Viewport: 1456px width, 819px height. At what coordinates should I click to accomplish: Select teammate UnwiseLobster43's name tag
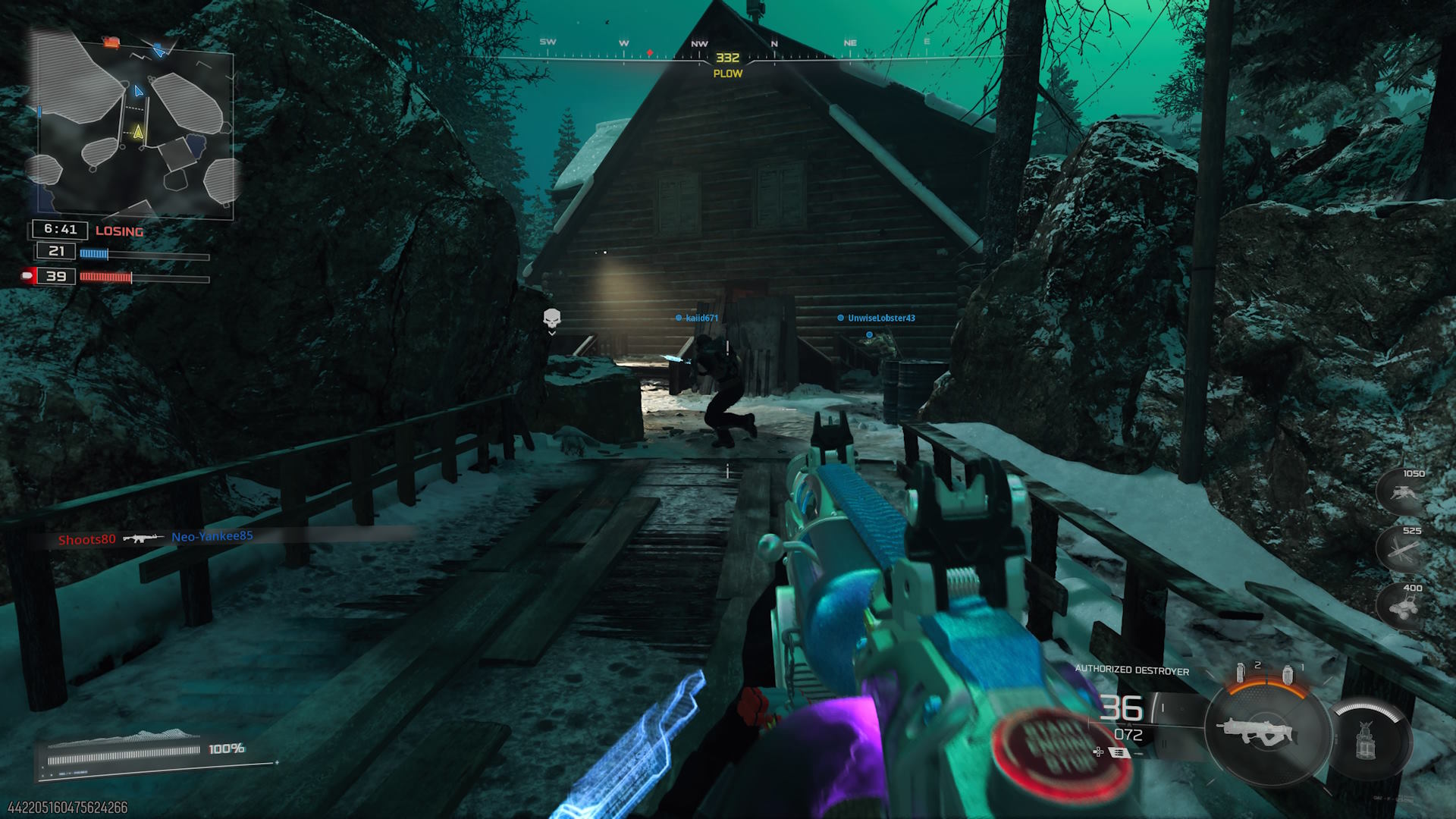[x=880, y=318]
